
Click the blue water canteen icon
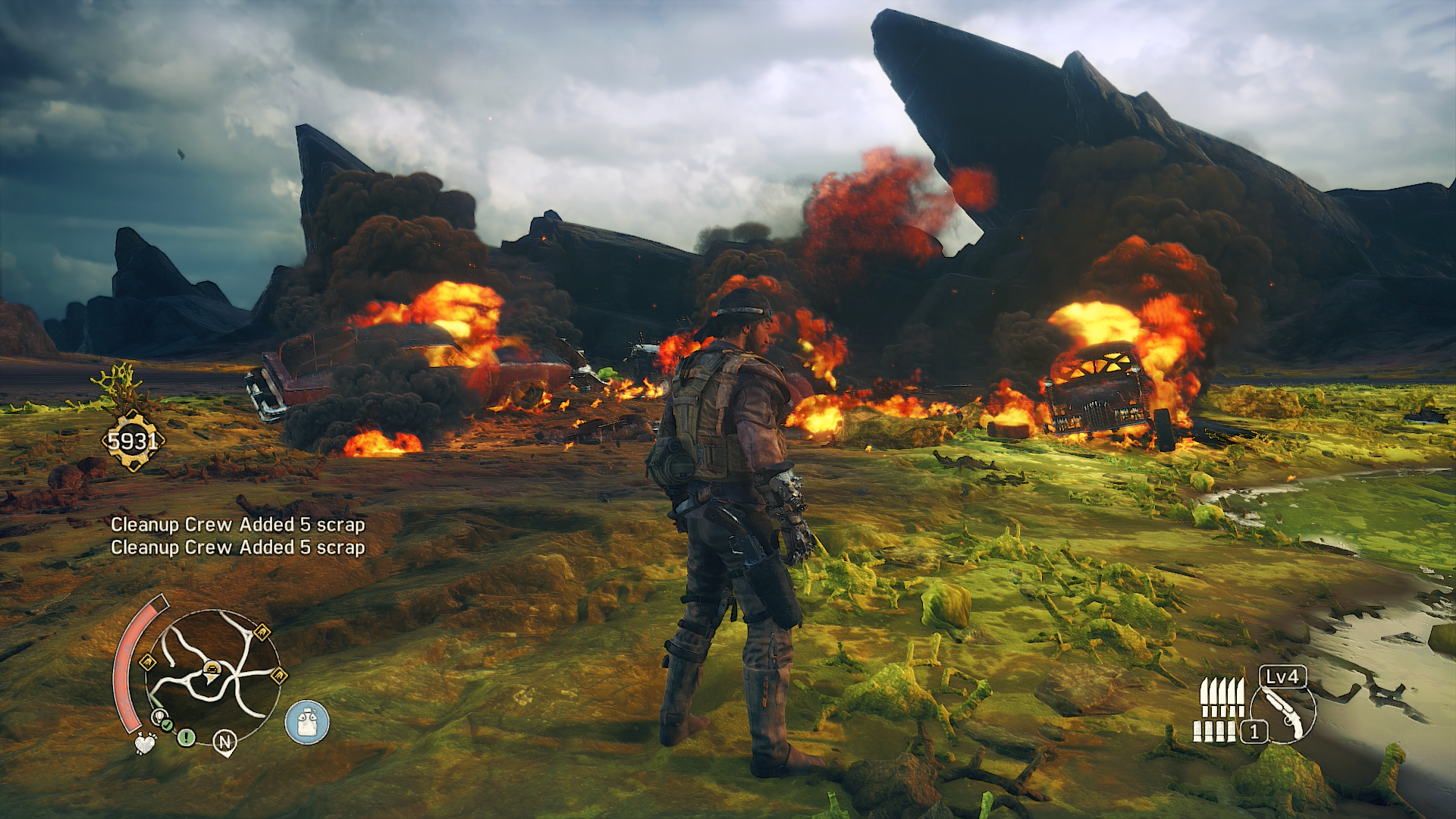(x=307, y=722)
